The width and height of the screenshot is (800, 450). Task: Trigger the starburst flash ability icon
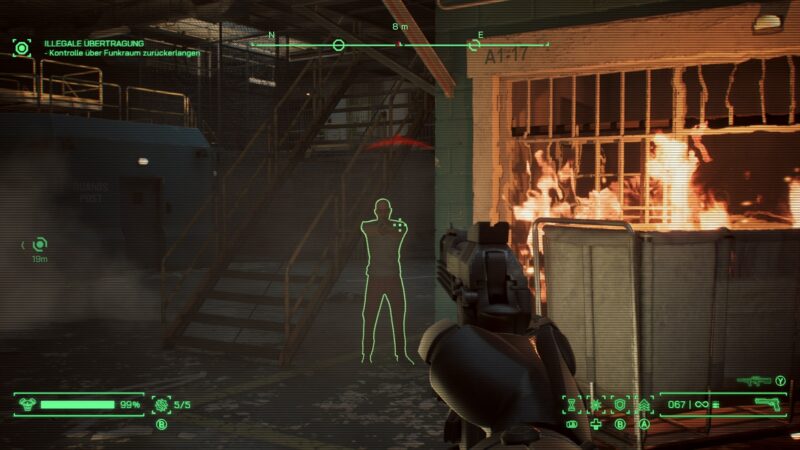coord(596,404)
